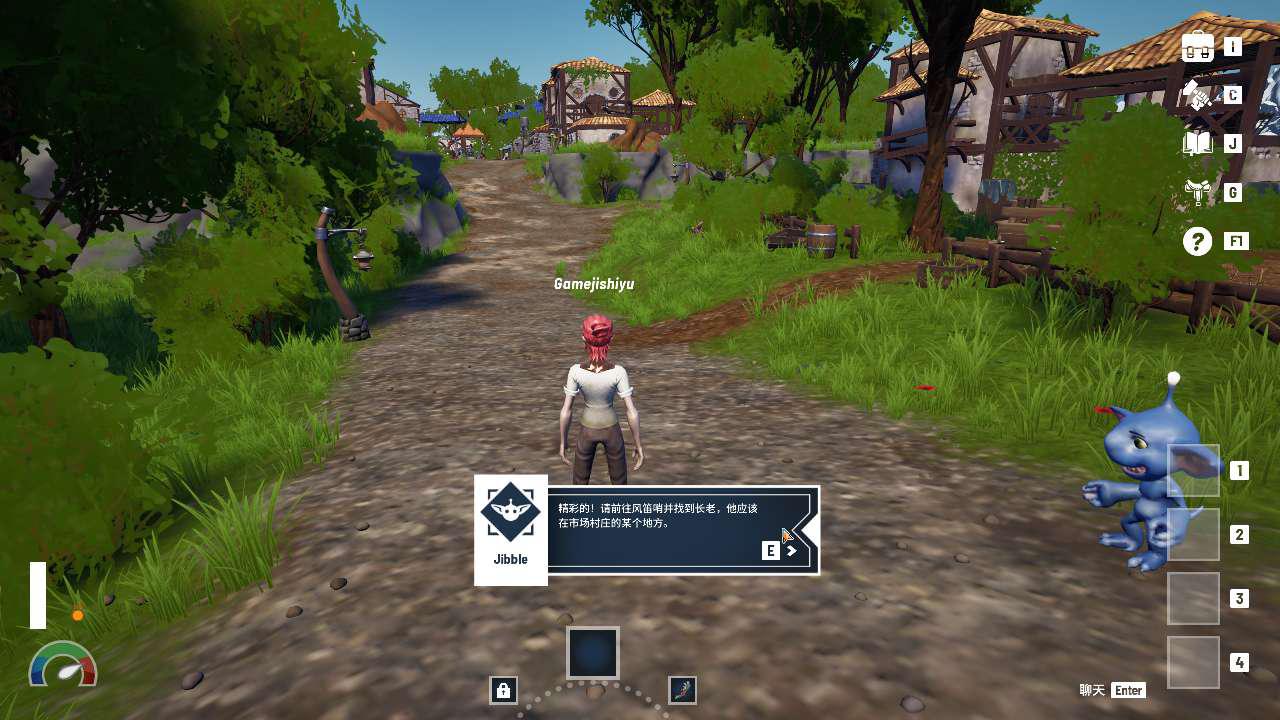This screenshot has height=720, width=1280.
Task: Advance Jibble's dialogue with the arrow
Action: 791,551
